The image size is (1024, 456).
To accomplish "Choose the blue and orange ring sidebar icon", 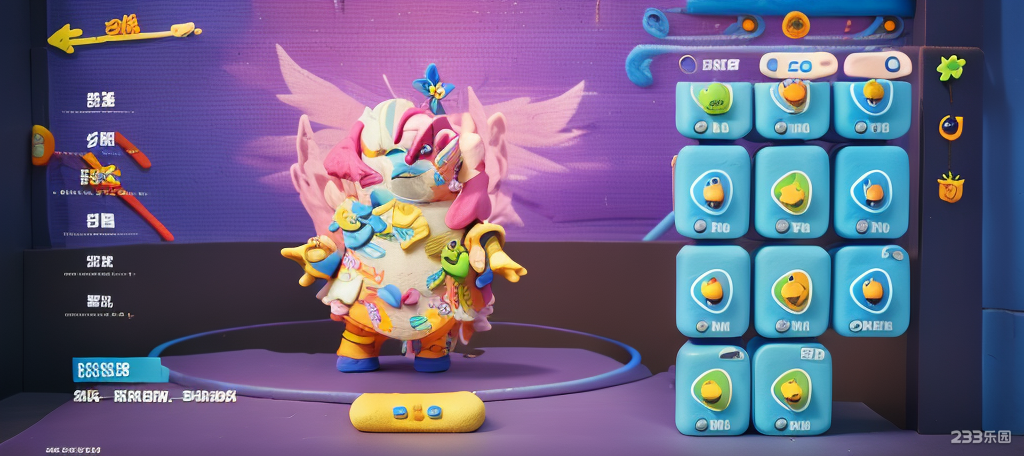I will [950, 127].
